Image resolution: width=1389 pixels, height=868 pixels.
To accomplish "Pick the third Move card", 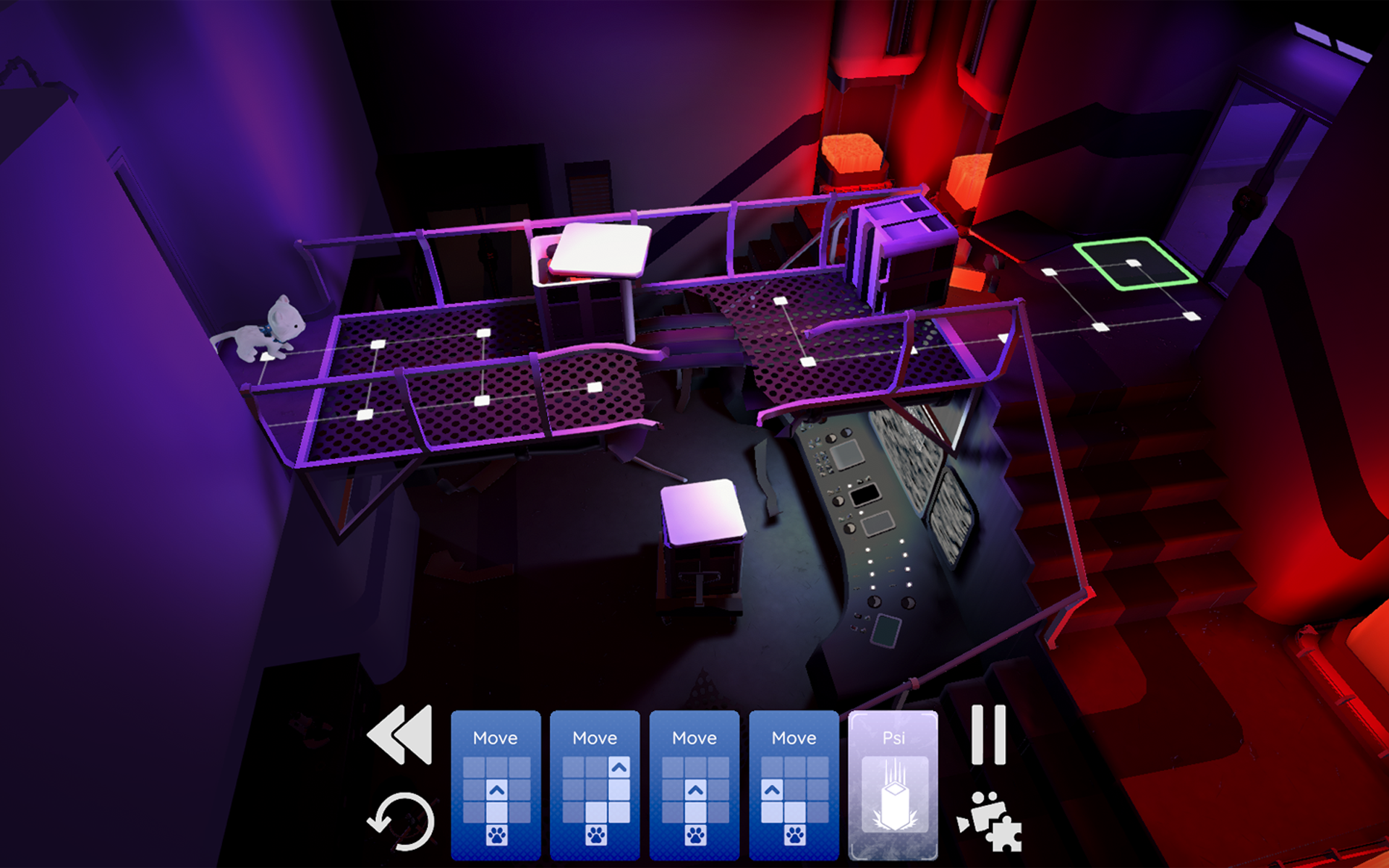I will (x=694, y=785).
